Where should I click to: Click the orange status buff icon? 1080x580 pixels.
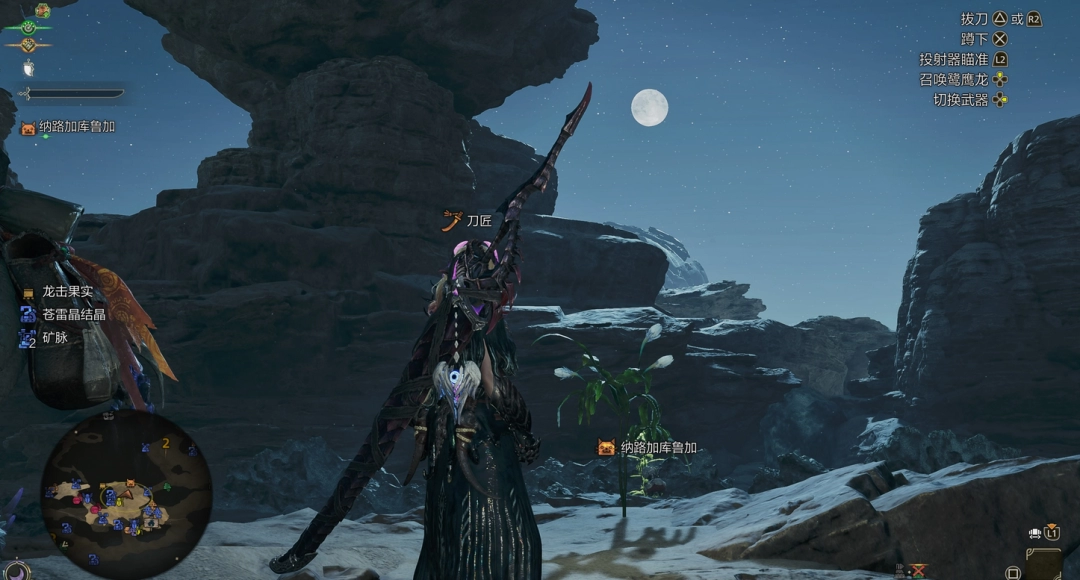29,45
